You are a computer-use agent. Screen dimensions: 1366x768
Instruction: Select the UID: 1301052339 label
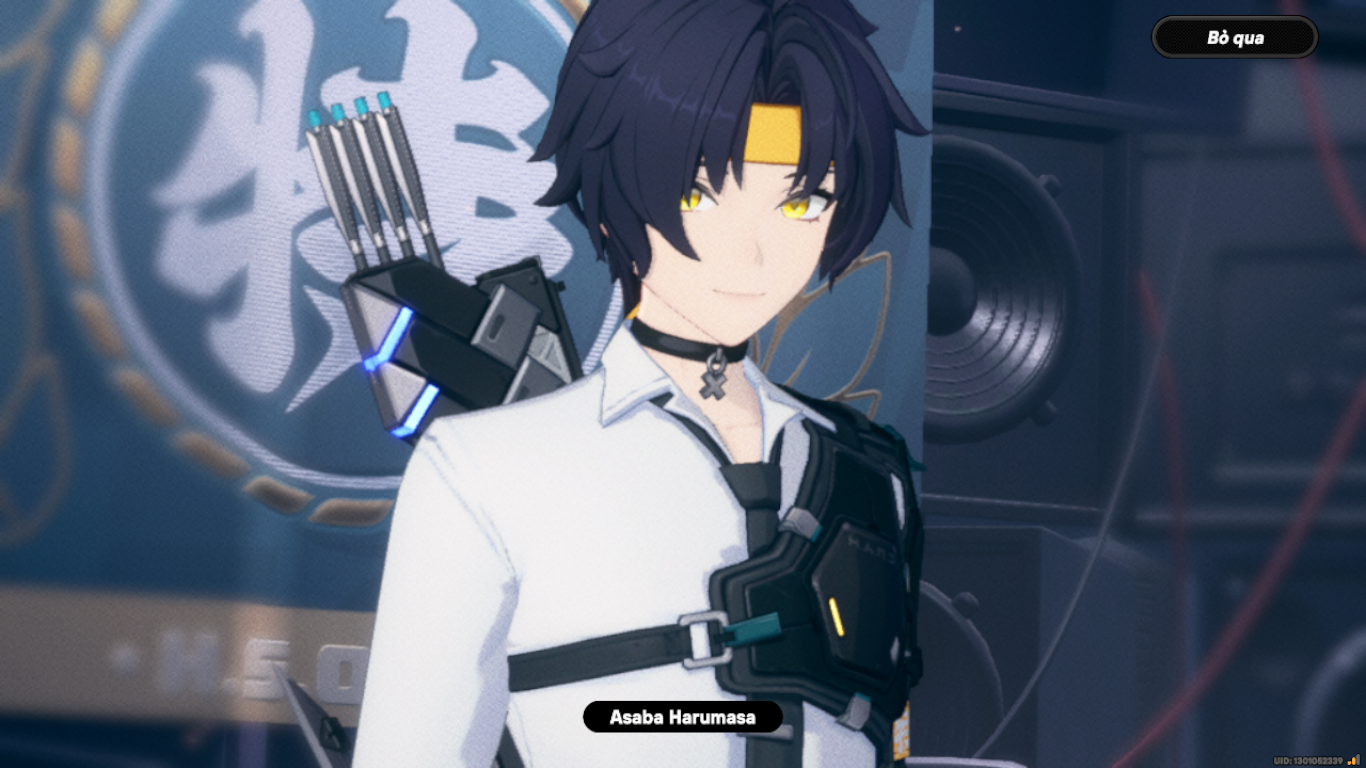click(x=1306, y=759)
